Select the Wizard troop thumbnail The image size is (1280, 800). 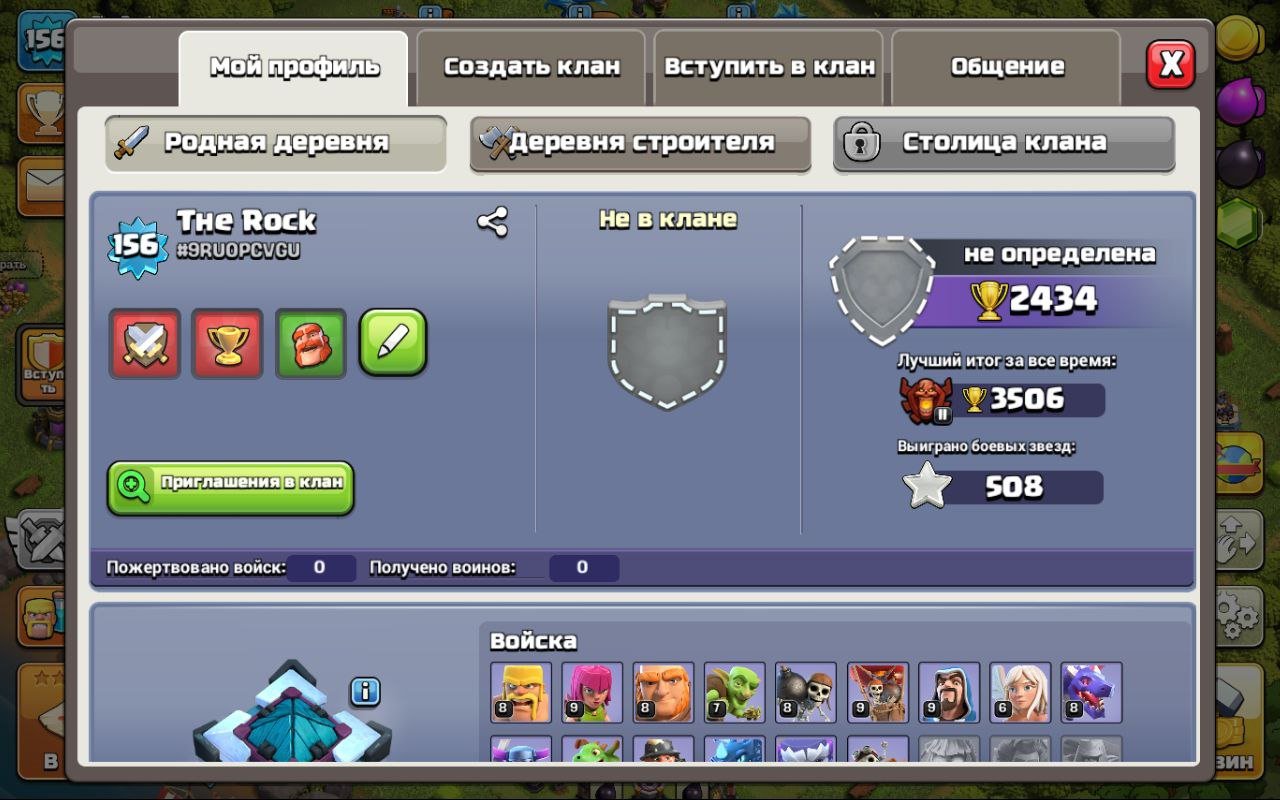coord(947,692)
